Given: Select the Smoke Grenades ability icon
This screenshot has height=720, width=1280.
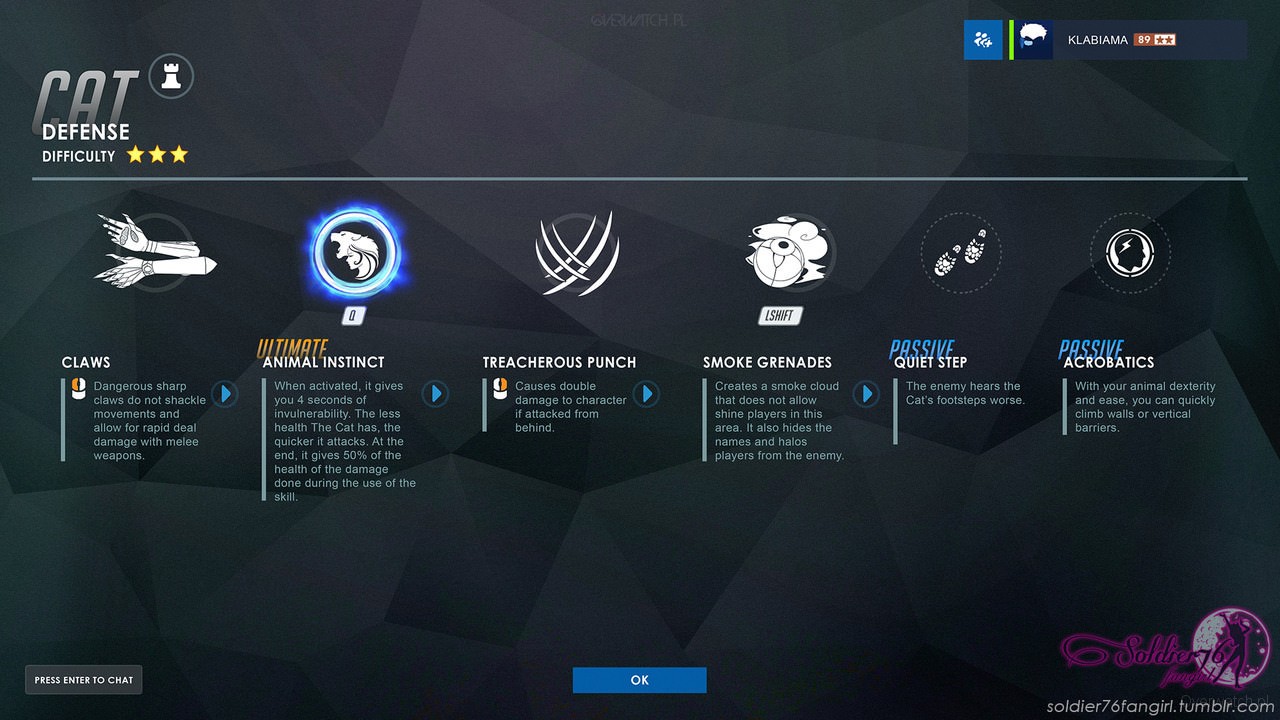Looking at the screenshot, I should 789,252.
